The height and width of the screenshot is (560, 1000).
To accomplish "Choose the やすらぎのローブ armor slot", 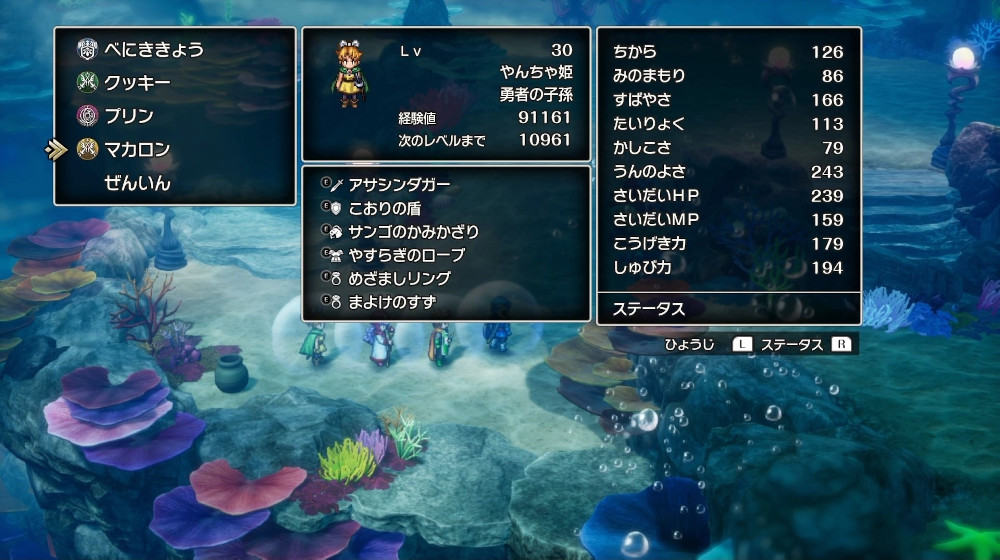I will (x=407, y=255).
